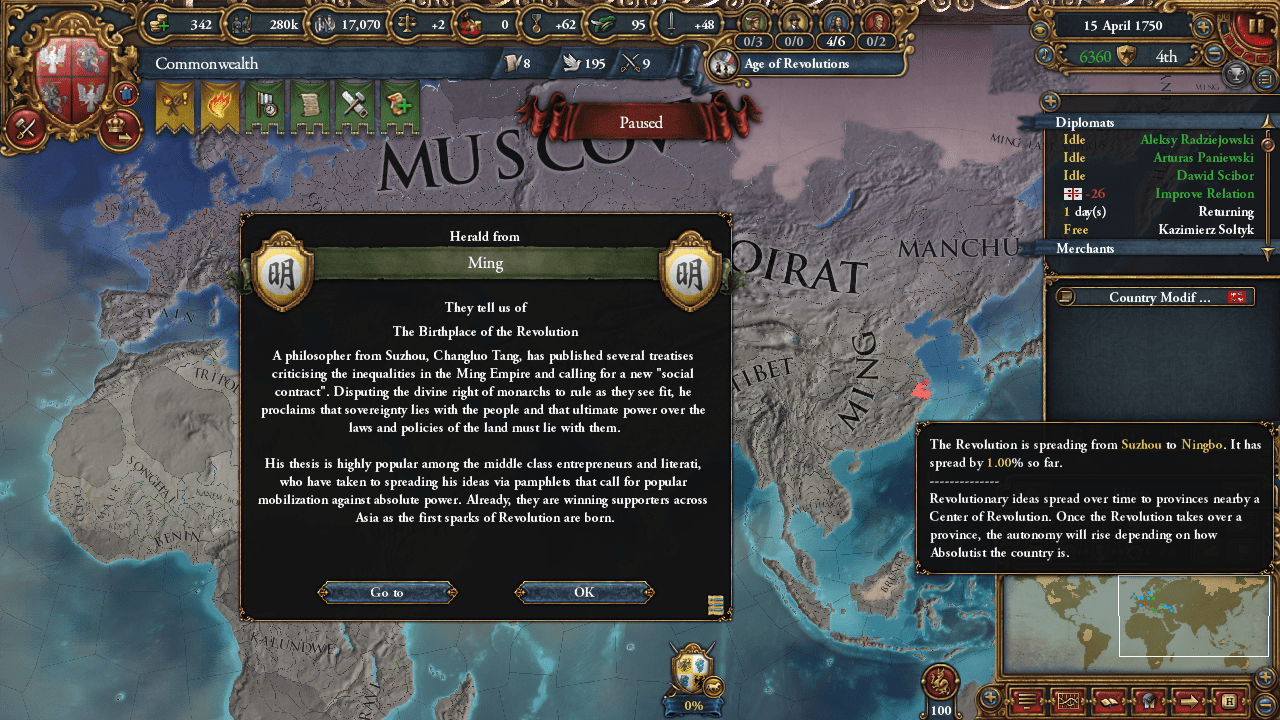Collapse the Diplomats section header
Viewport: 1280px width, 720px height.
(x=1085, y=122)
